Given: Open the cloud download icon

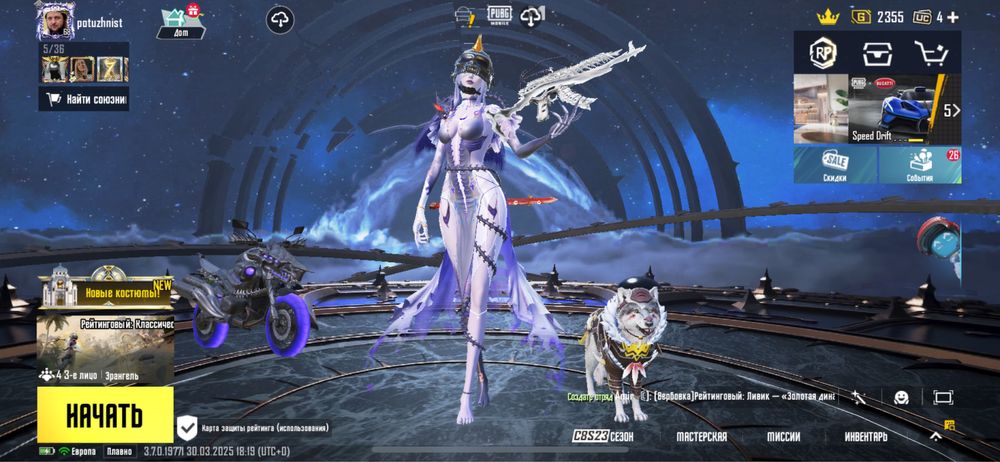Looking at the screenshot, I should tap(280, 18).
